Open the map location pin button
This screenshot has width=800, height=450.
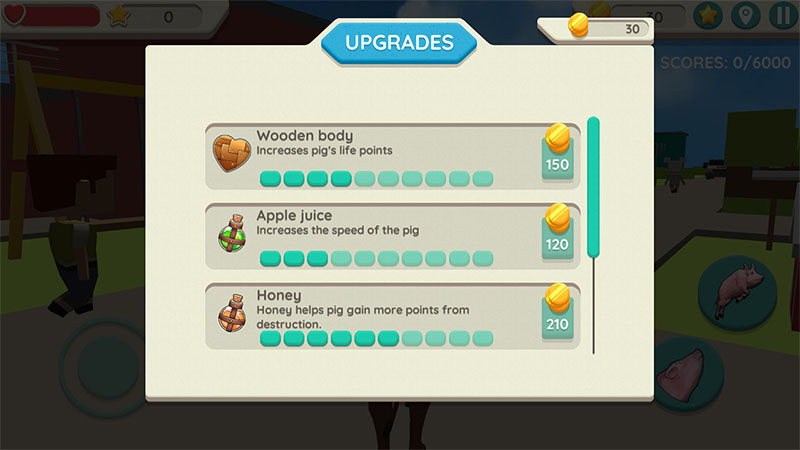click(x=744, y=16)
